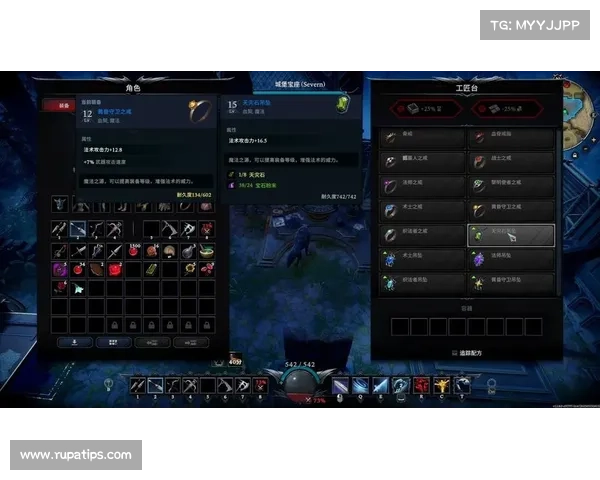Click the inventory sort button with grid icon
The image size is (600, 480).
(x=114, y=341)
